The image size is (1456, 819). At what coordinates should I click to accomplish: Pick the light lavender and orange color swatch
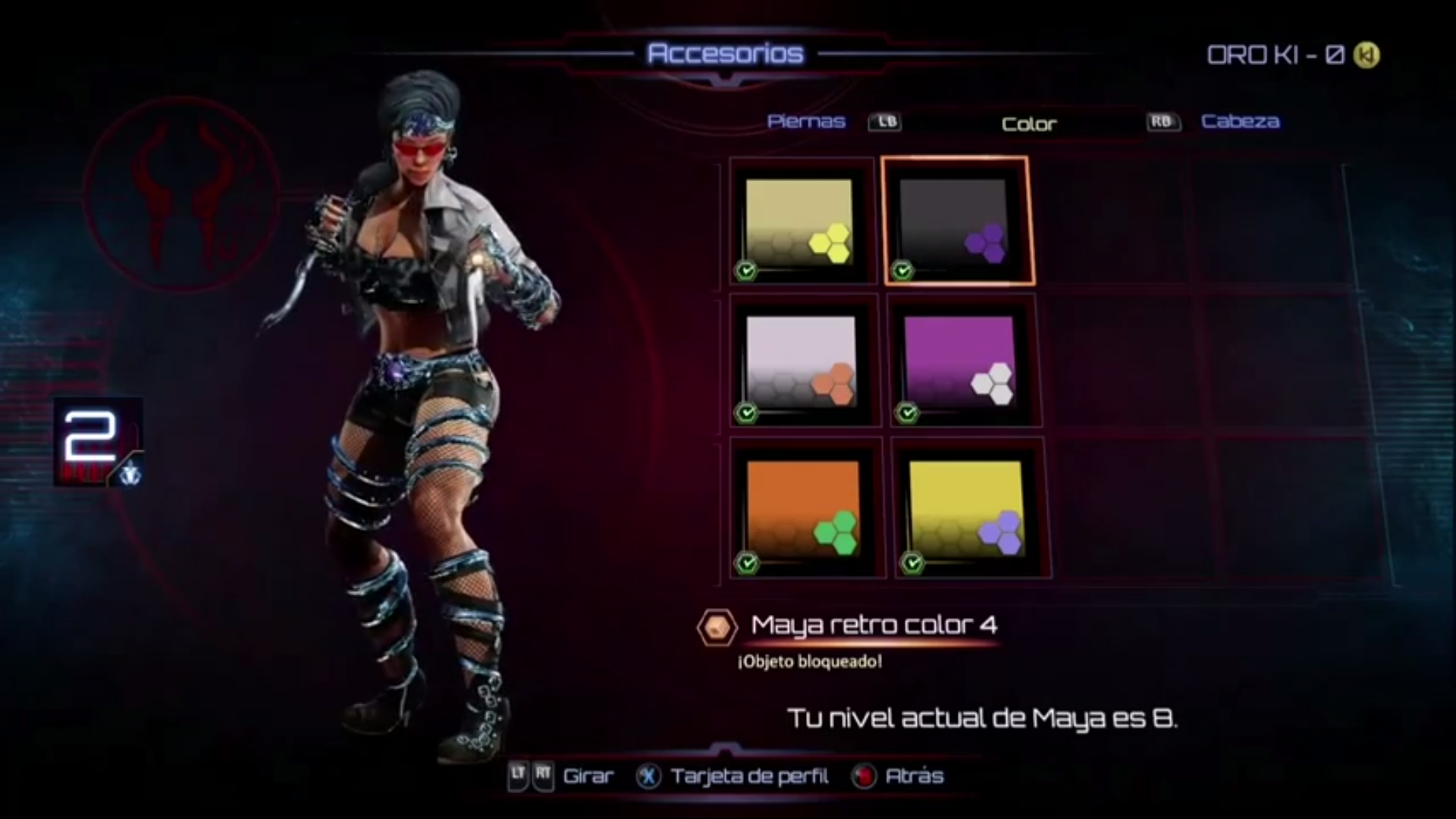(x=802, y=362)
